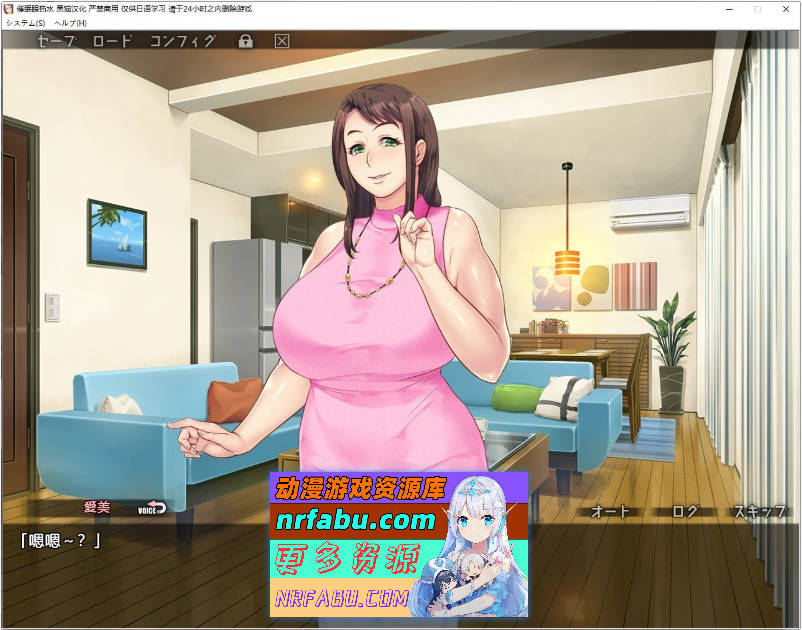Activate スキップ to skip text
Viewport: 802px width, 630px height.
[x=759, y=511]
